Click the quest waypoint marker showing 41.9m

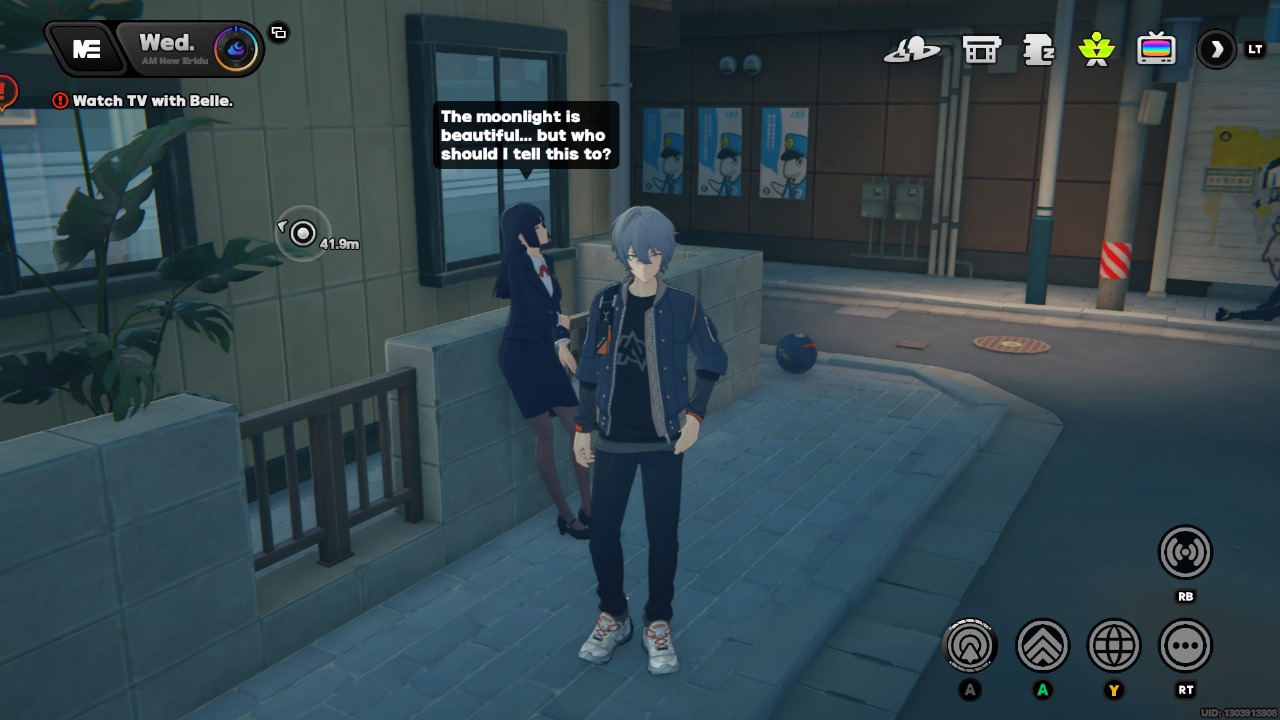302,234
